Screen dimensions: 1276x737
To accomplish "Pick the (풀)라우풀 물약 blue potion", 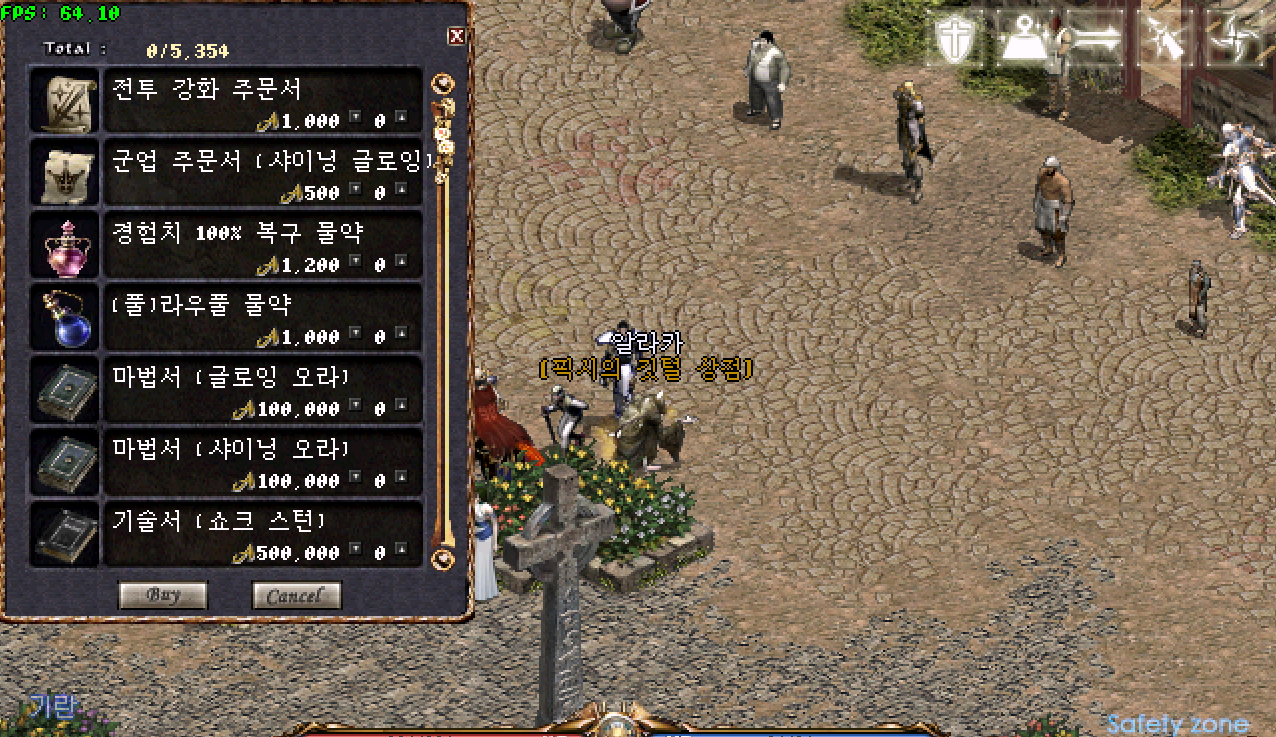I will [x=65, y=316].
